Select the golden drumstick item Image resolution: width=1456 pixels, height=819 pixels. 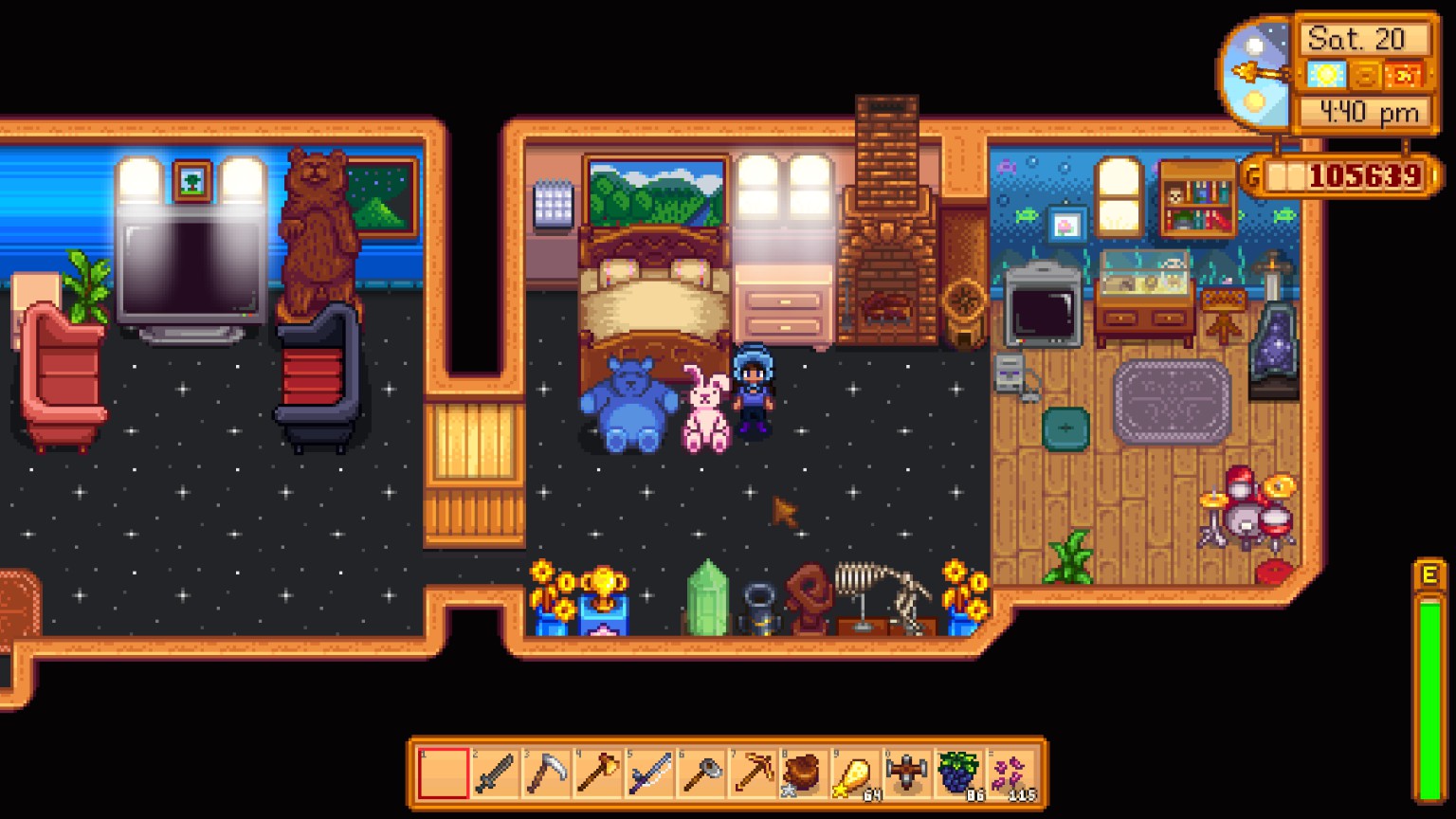tap(851, 773)
